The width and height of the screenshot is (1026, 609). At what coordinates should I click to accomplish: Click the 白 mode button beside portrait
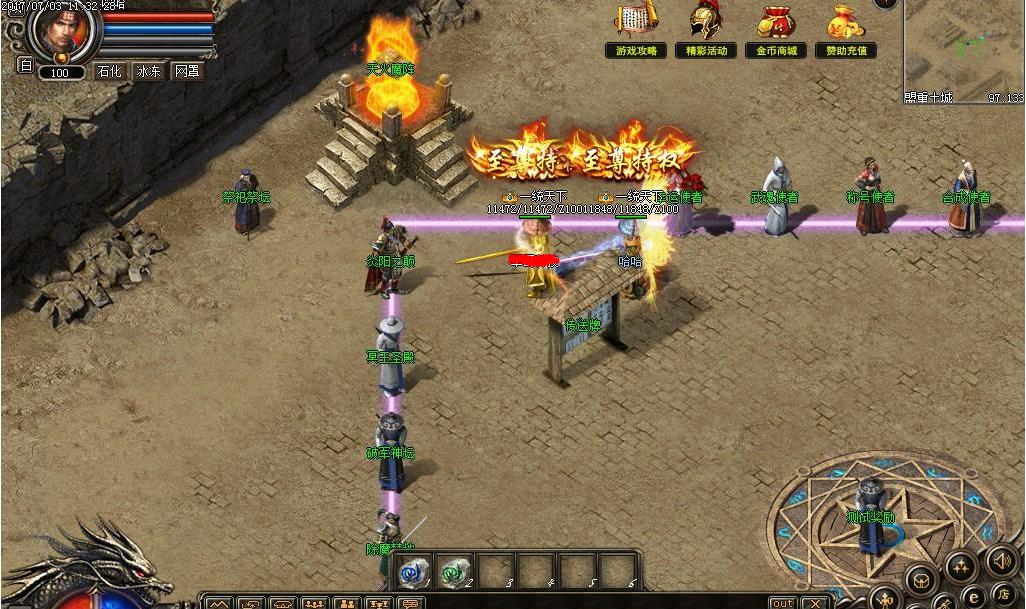tap(26, 66)
